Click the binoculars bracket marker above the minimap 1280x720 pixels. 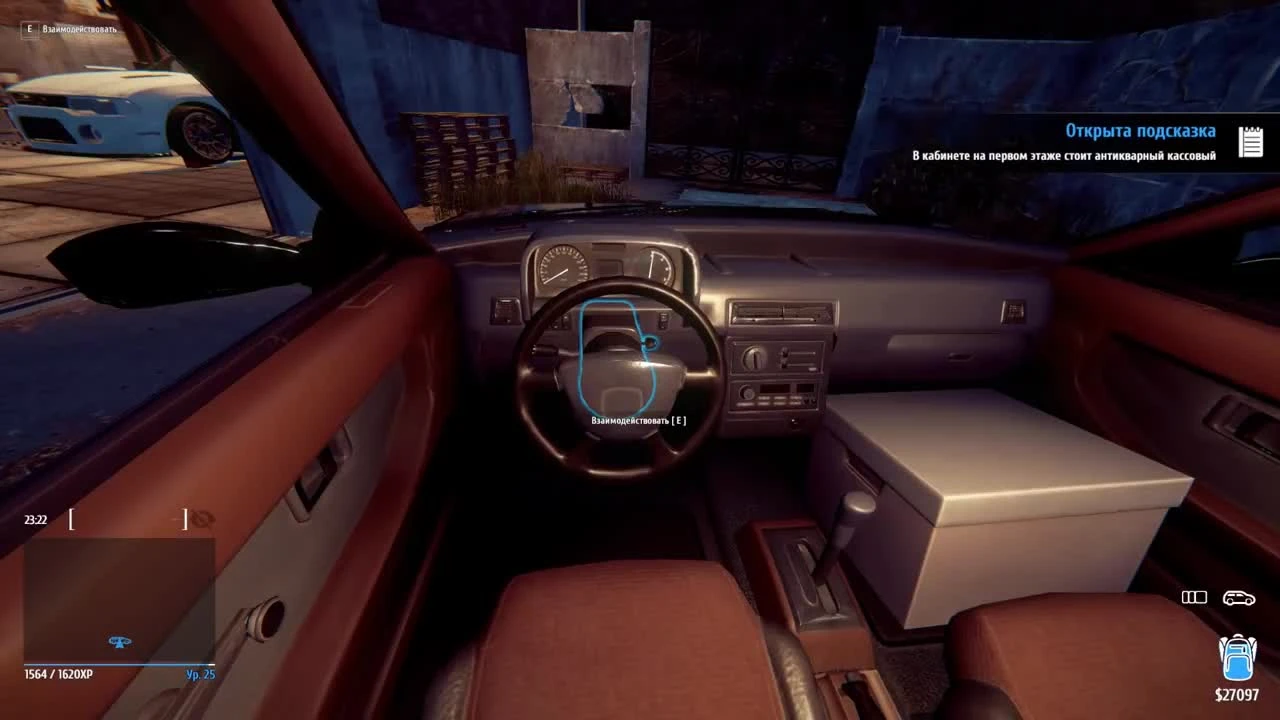127,519
